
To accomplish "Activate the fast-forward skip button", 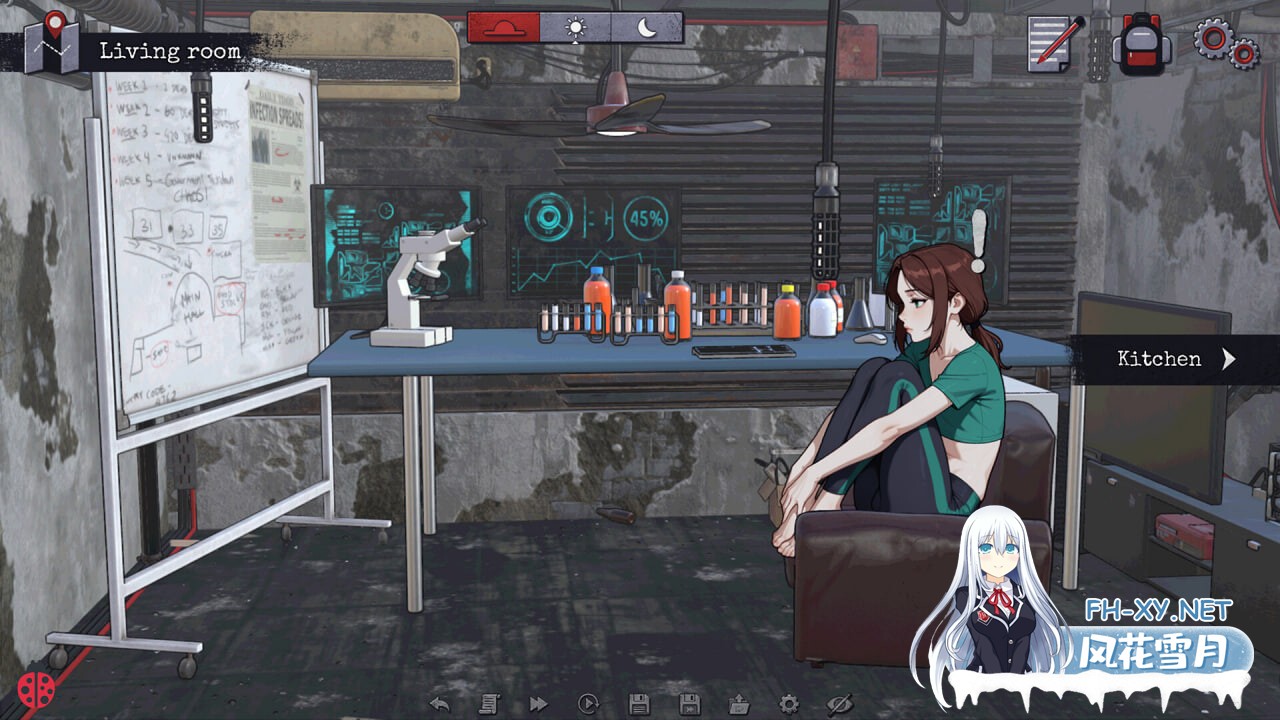I will pyautogui.click(x=538, y=704).
